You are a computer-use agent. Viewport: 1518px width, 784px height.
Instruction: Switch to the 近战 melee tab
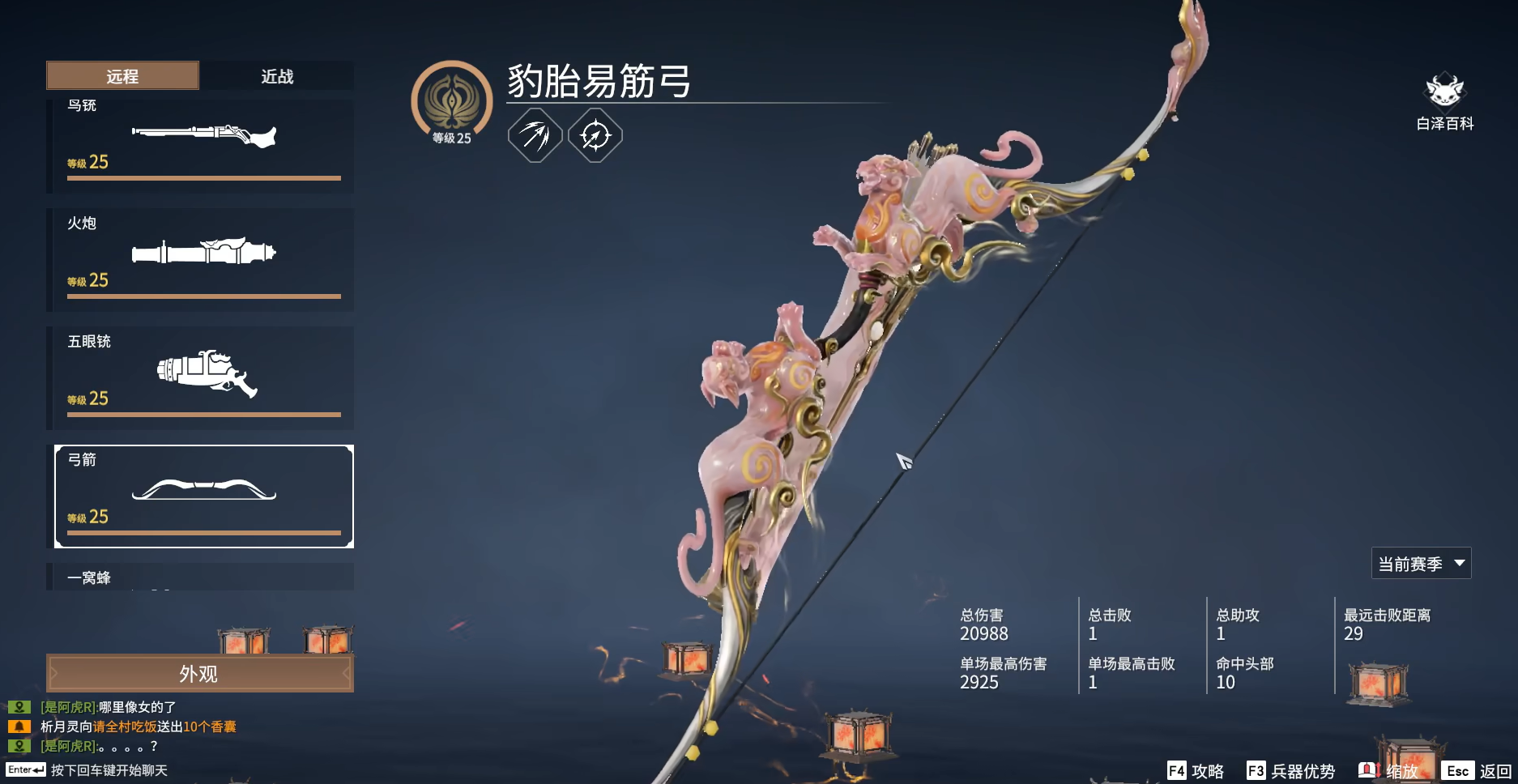(x=278, y=75)
